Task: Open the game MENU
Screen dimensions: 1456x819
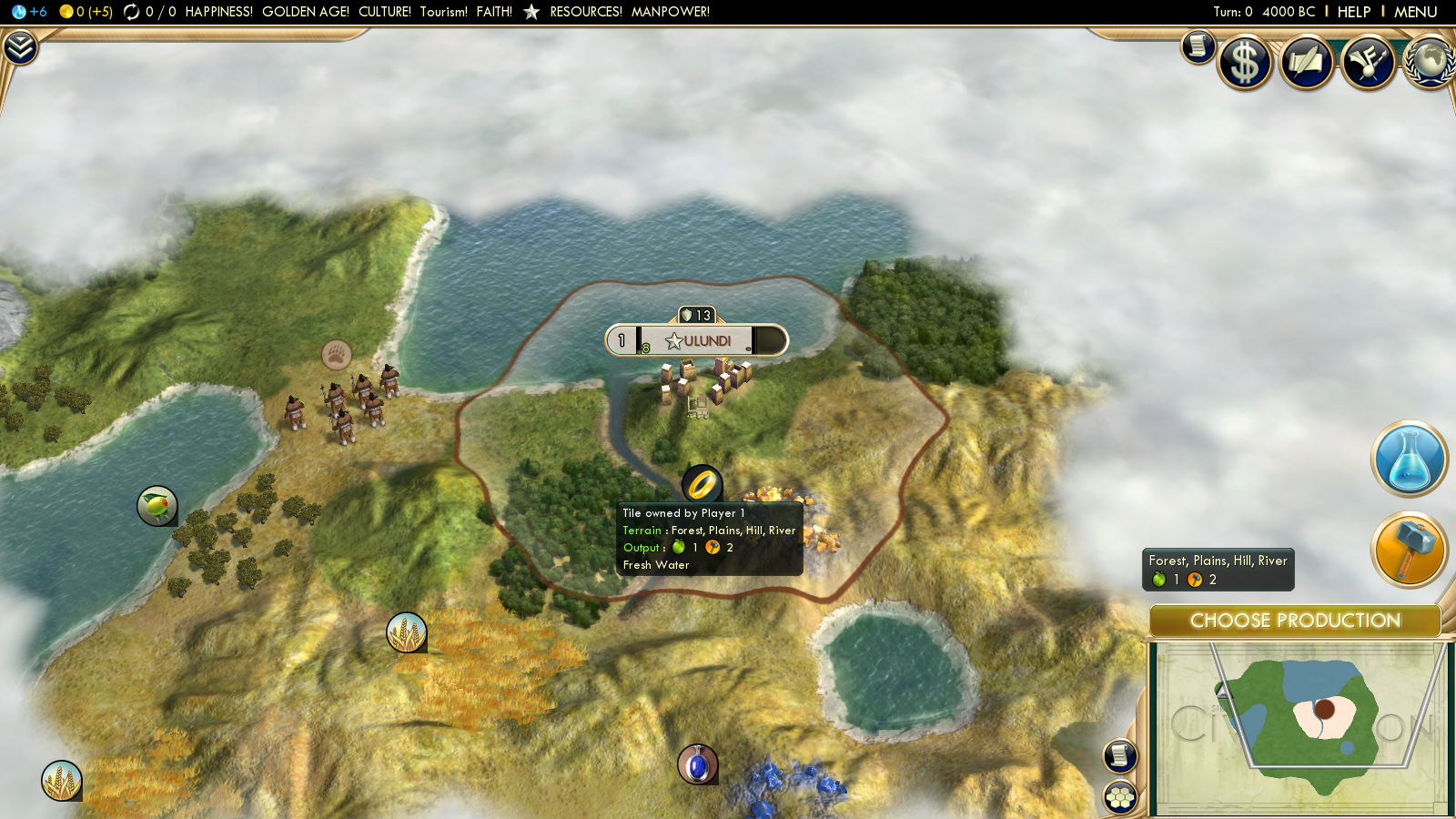Action: click(x=1415, y=12)
